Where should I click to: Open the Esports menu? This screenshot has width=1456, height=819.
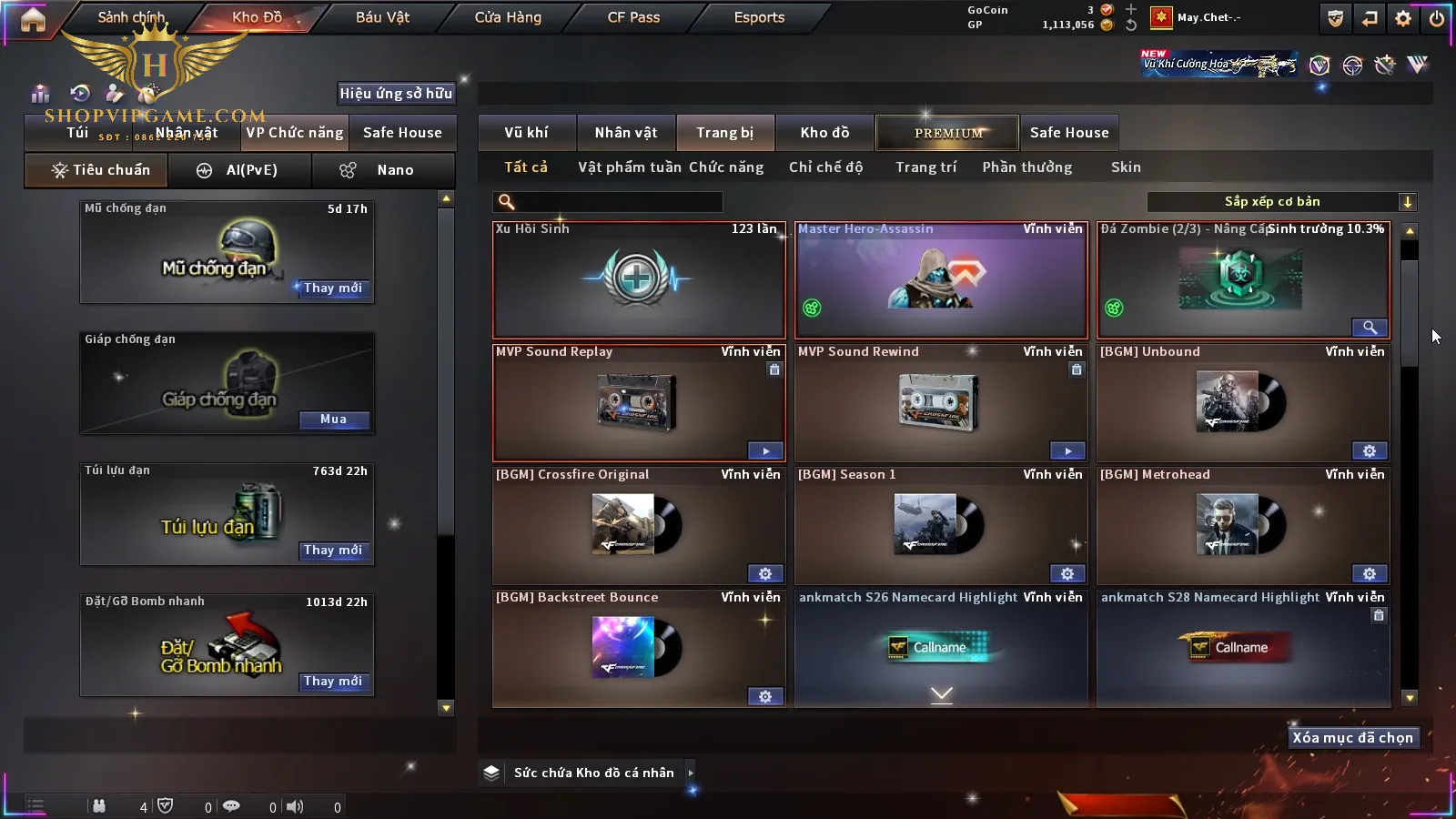click(x=759, y=17)
